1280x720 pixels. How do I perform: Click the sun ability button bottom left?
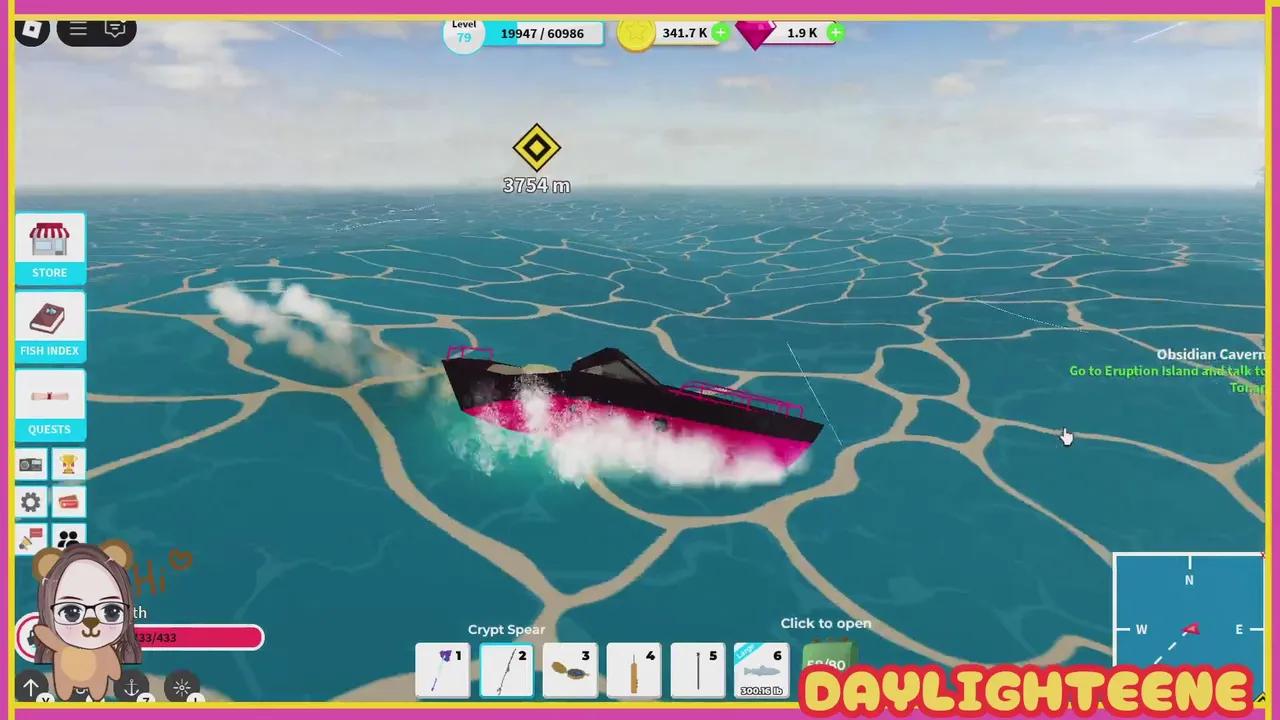coord(182,687)
